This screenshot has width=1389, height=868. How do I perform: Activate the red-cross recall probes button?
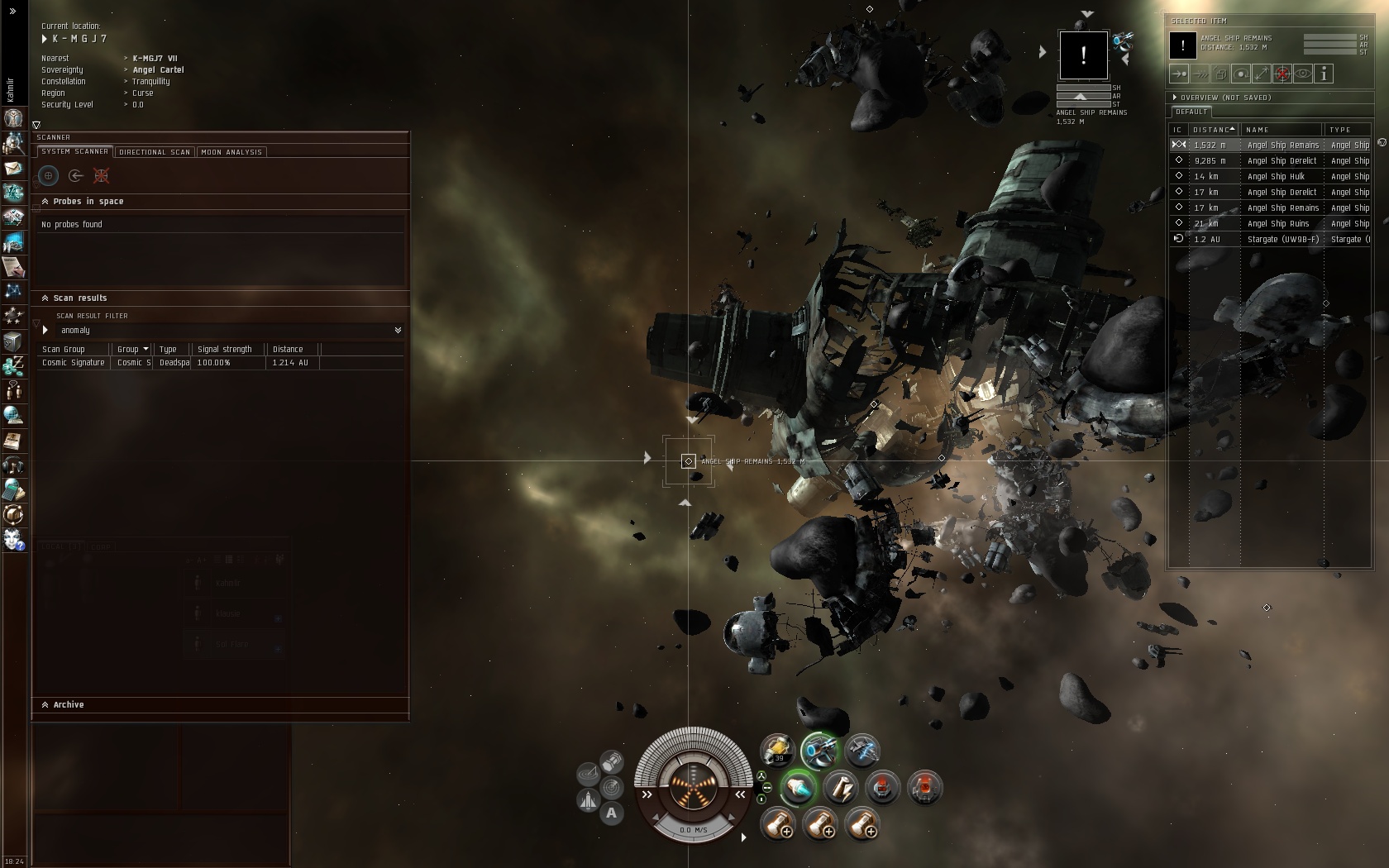coord(101,175)
